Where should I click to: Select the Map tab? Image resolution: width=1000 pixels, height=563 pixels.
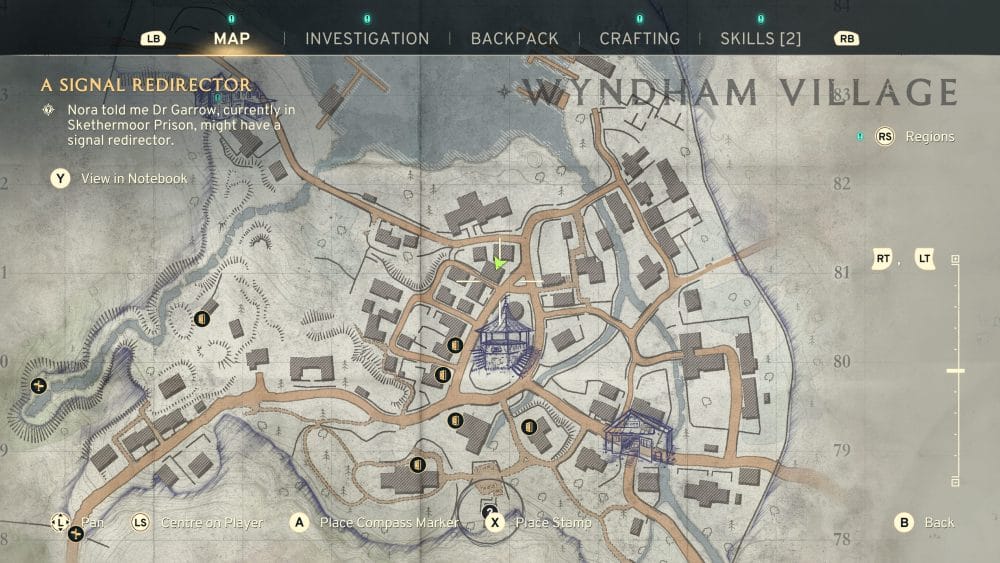(x=232, y=39)
